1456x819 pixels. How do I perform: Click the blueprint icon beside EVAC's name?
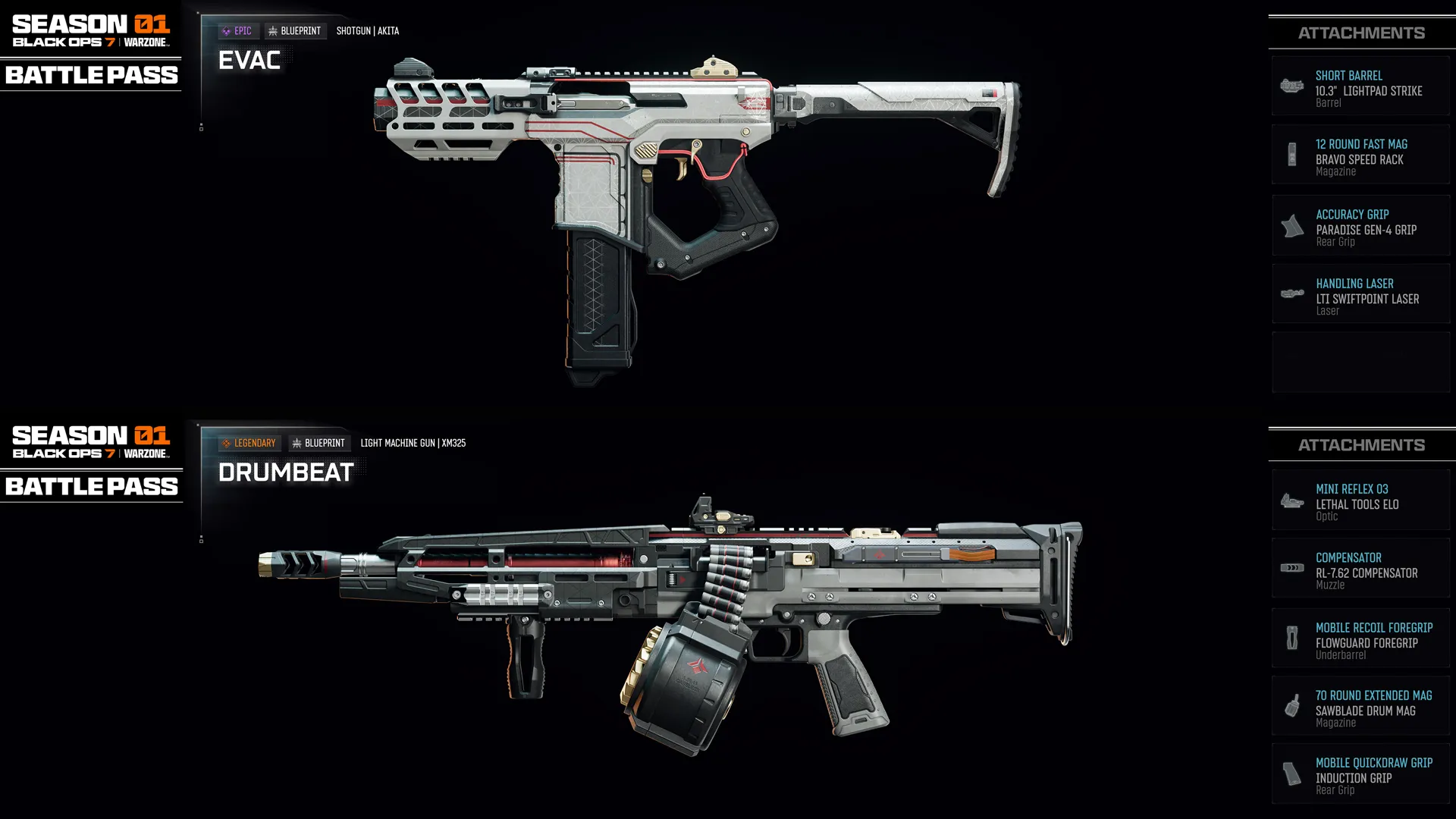tap(274, 30)
